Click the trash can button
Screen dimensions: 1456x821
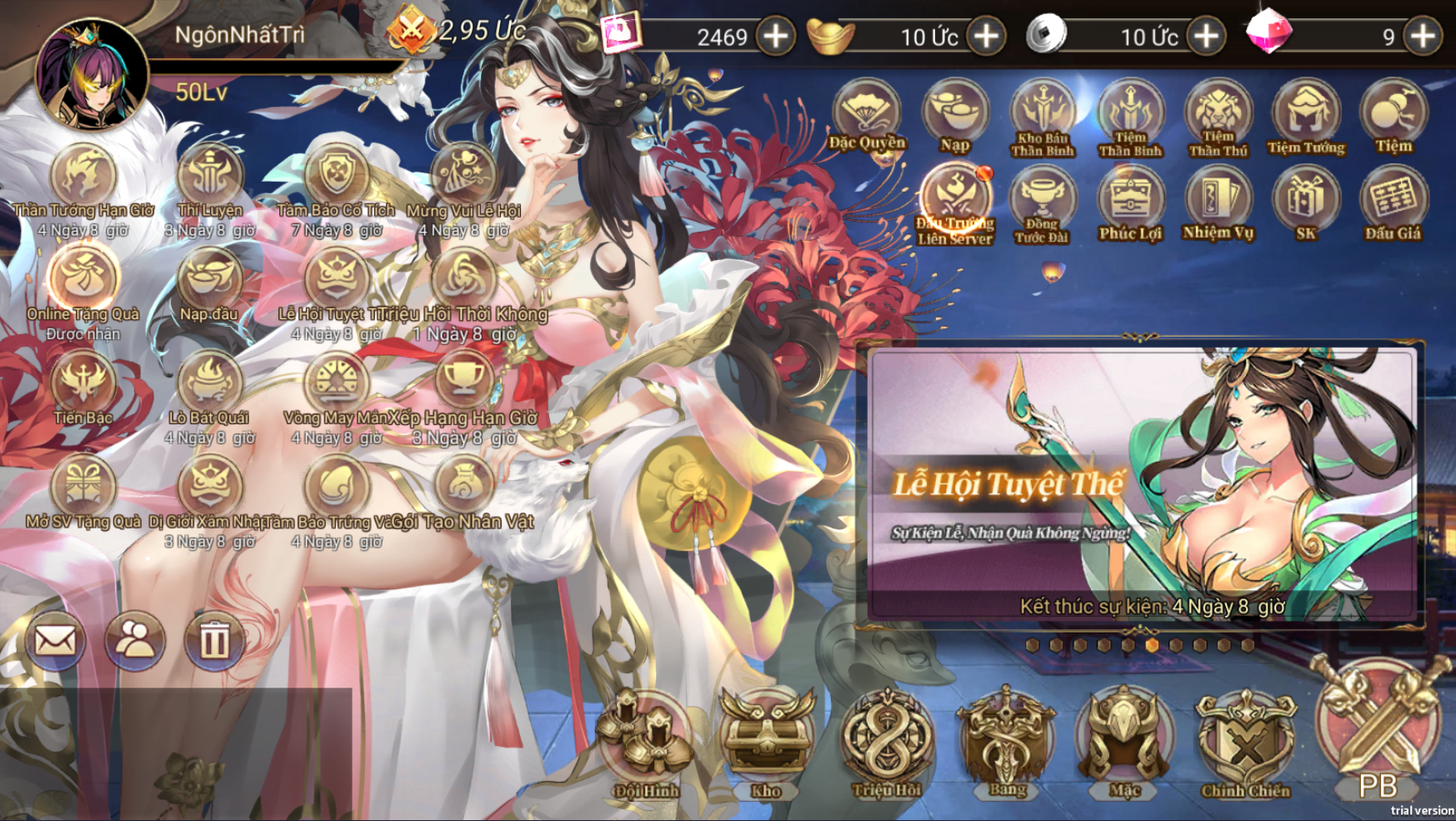click(x=213, y=640)
